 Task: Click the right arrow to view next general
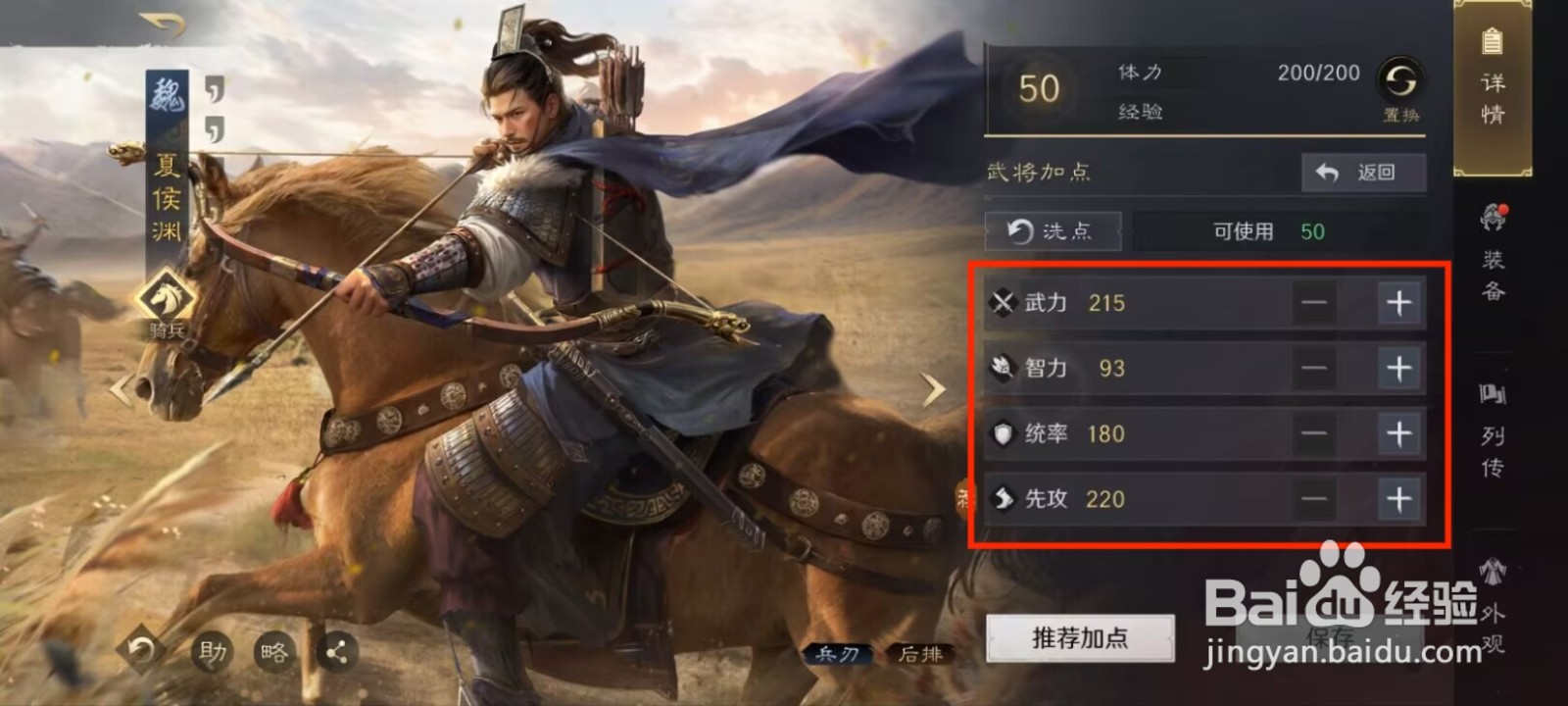(933, 388)
